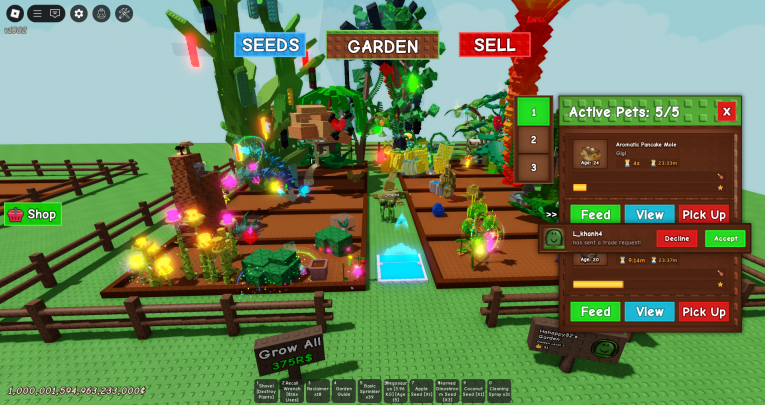Feed the Aromatic Pancake Mole

595,214
